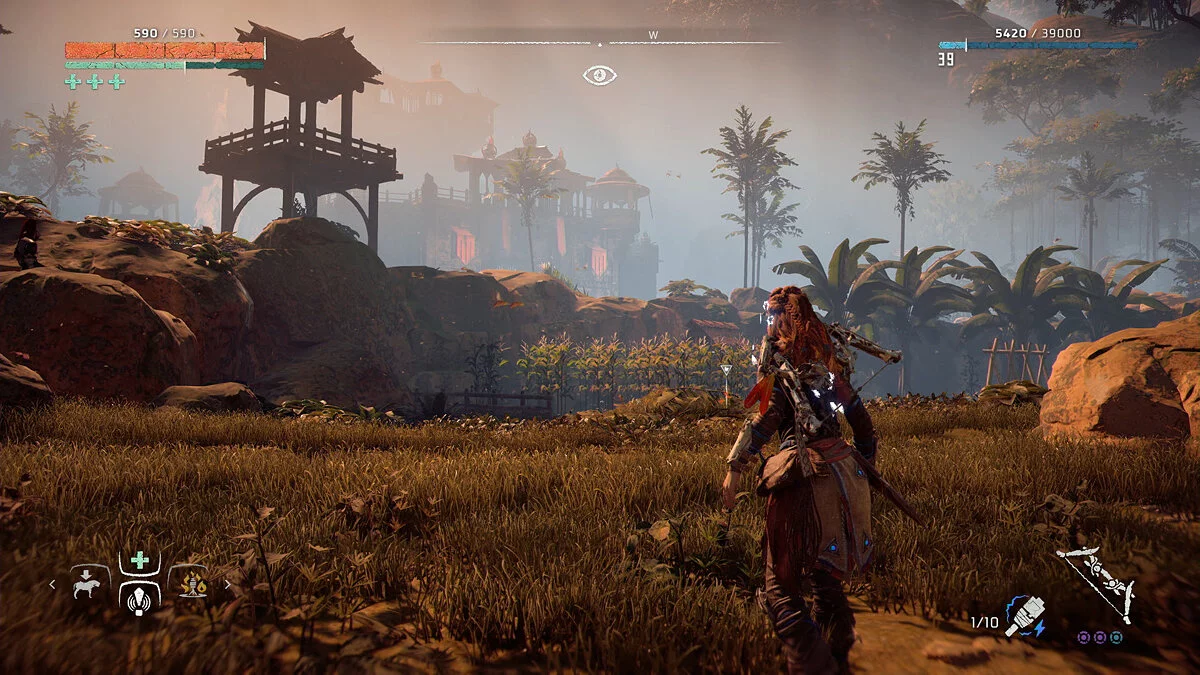The image size is (1200, 675).
Task: Click the eye stealth visibility indicator
Action: tap(600, 75)
